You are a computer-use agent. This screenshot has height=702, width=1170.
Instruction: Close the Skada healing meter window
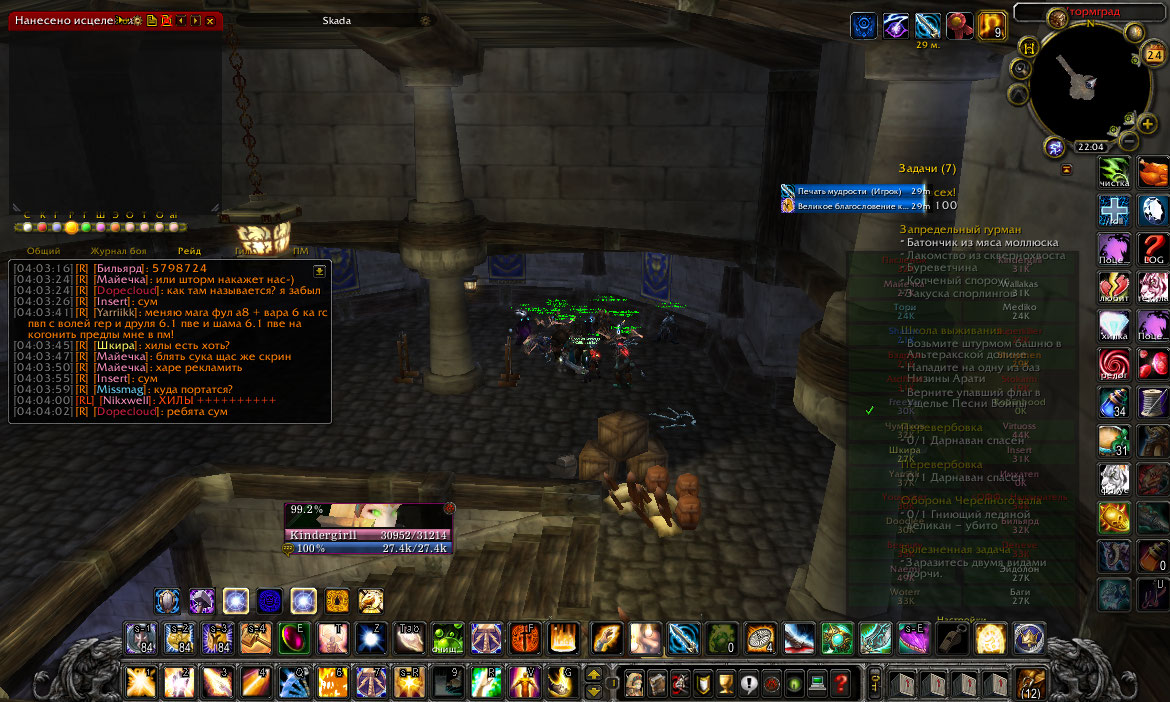[x=210, y=20]
